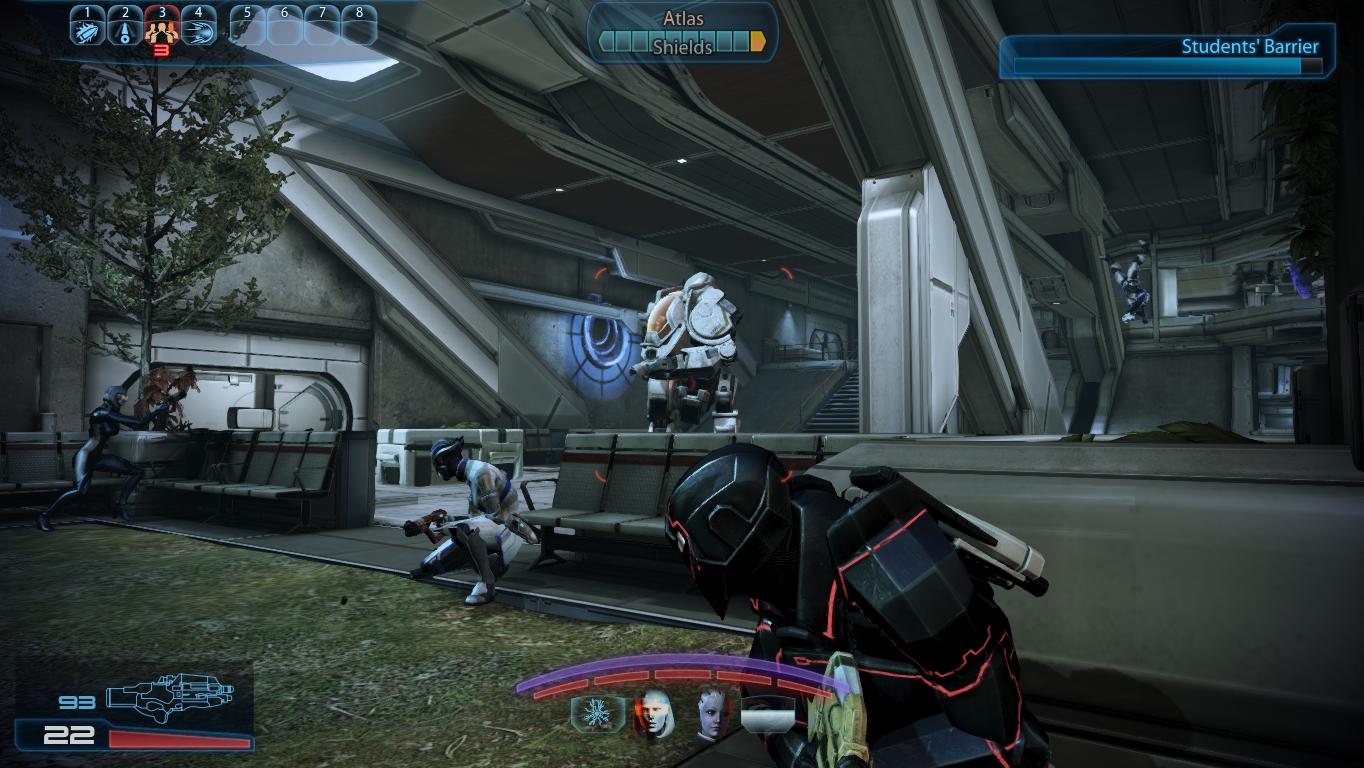The height and width of the screenshot is (768, 1364).
Task: Choose the blue asari squadmate portrait
Action: click(711, 712)
